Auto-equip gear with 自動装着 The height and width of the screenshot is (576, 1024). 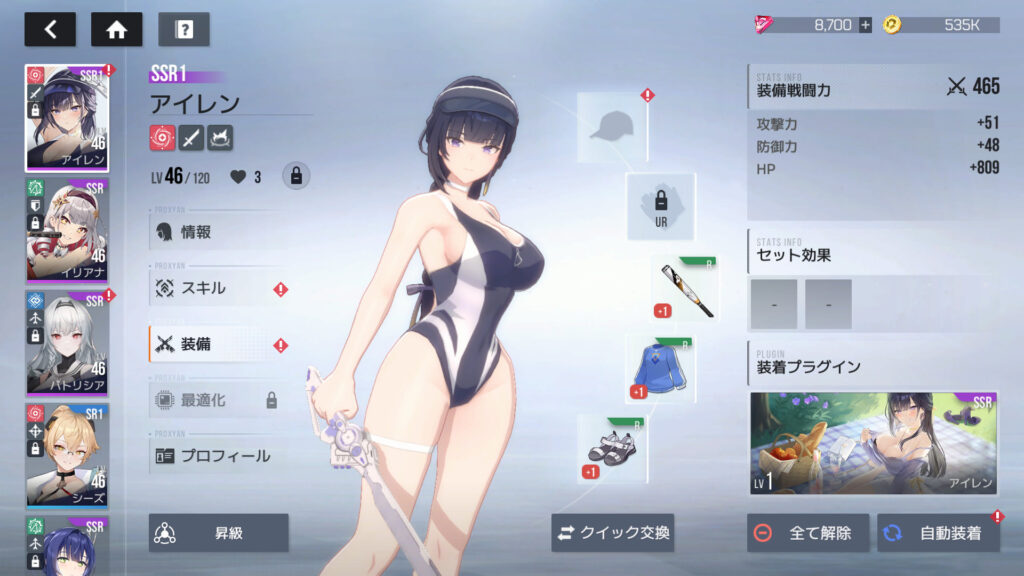(x=938, y=533)
